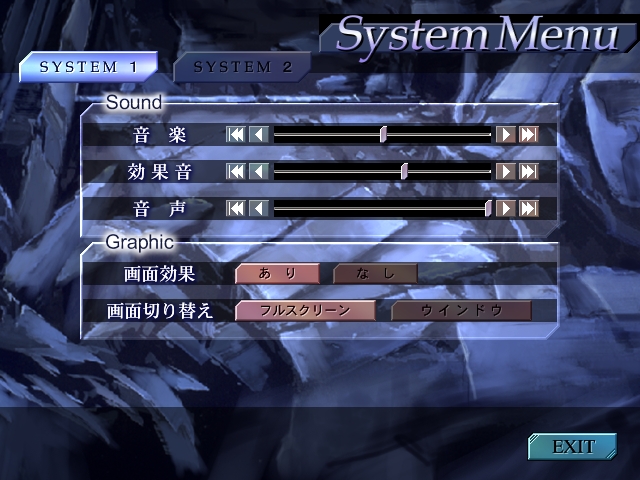640x480 pixels.
Task: Select the SYSTEM 1 tab
Action: 89,68
